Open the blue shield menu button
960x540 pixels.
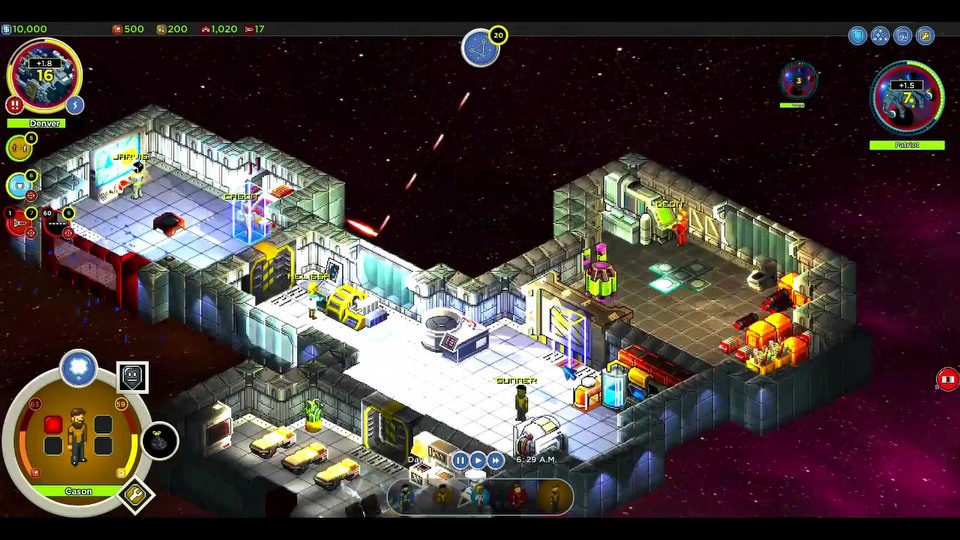pyautogui.click(x=857, y=36)
